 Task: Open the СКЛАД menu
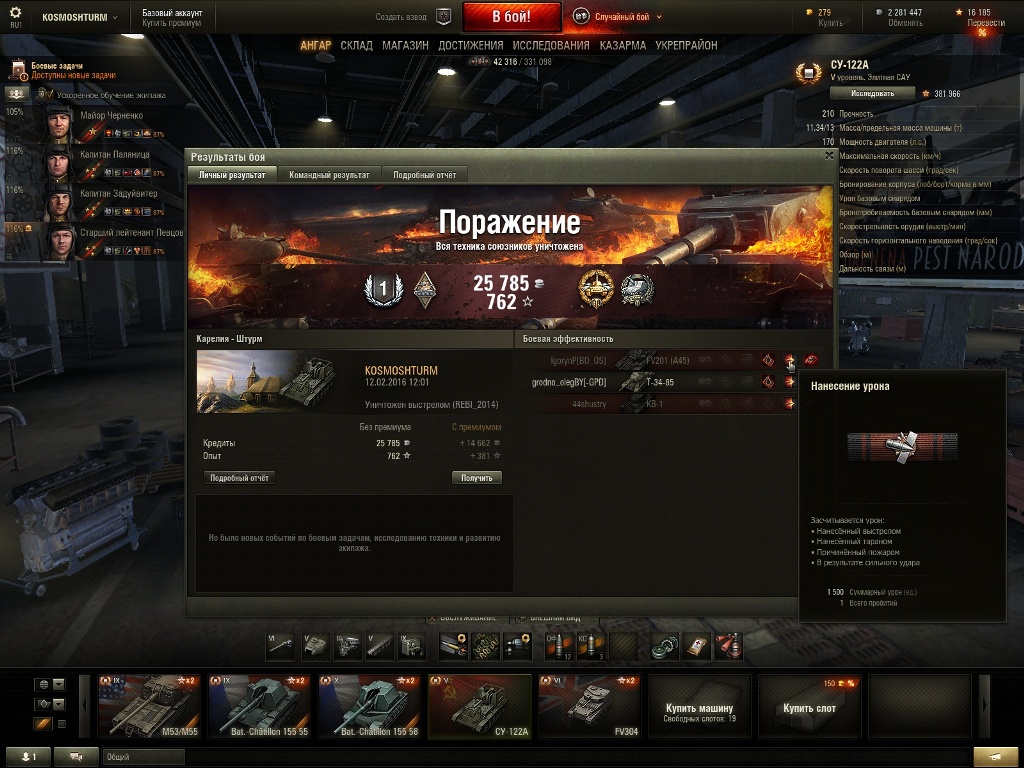(356, 46)
